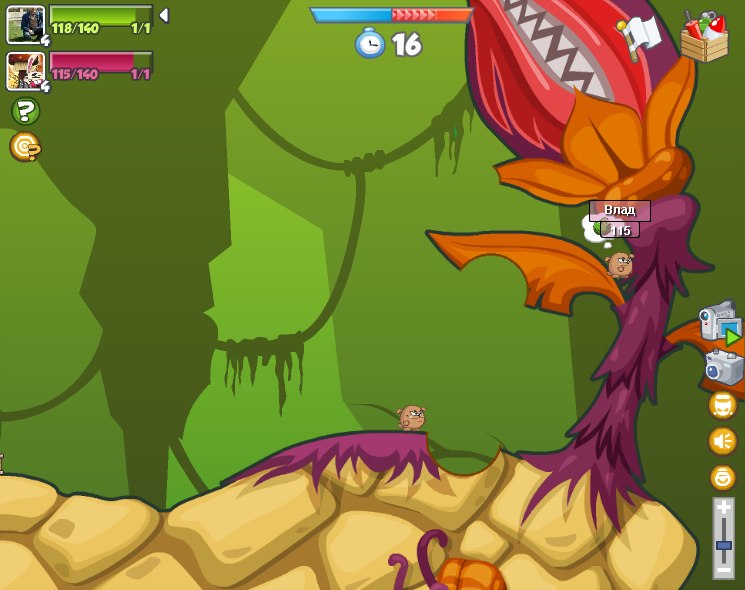Take a screenshot with the photo camera icon
The height and width of the screenshot is (590, 745).
point(723,367)
